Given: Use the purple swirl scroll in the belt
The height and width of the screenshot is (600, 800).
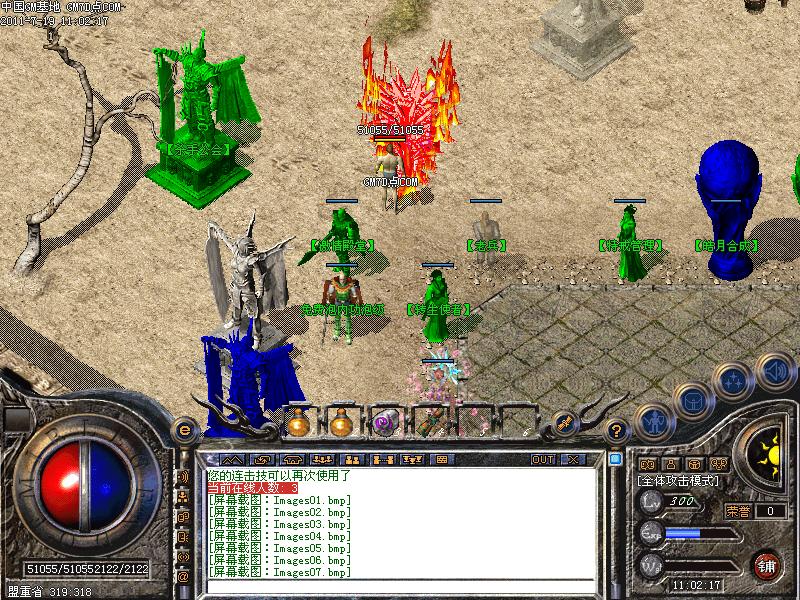Looking at the screenshot, I should tap(384, 423).
